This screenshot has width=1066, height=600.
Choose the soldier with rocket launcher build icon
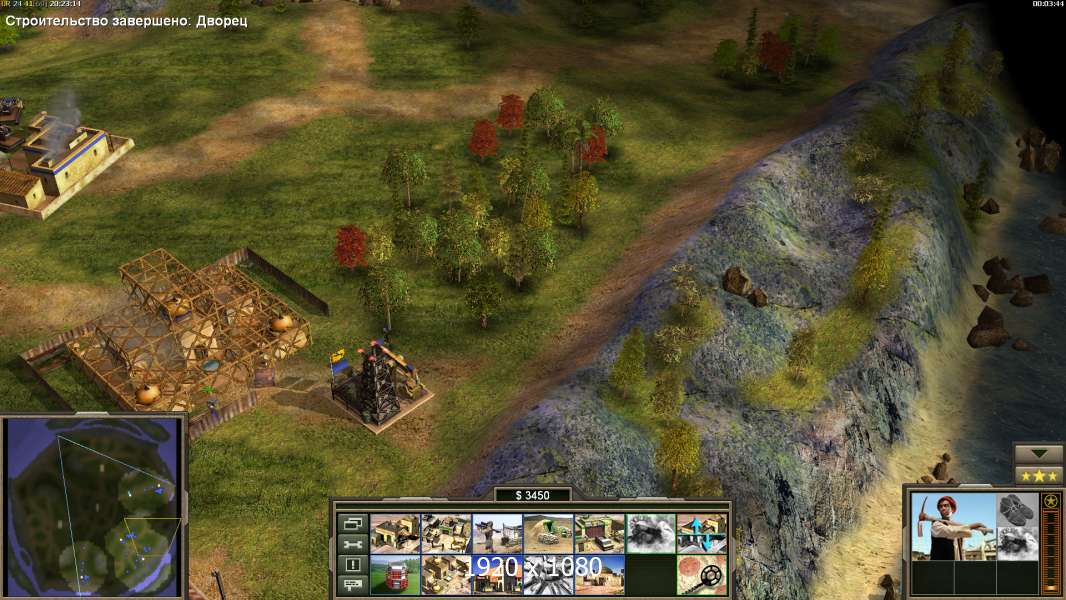coord(497,533)
